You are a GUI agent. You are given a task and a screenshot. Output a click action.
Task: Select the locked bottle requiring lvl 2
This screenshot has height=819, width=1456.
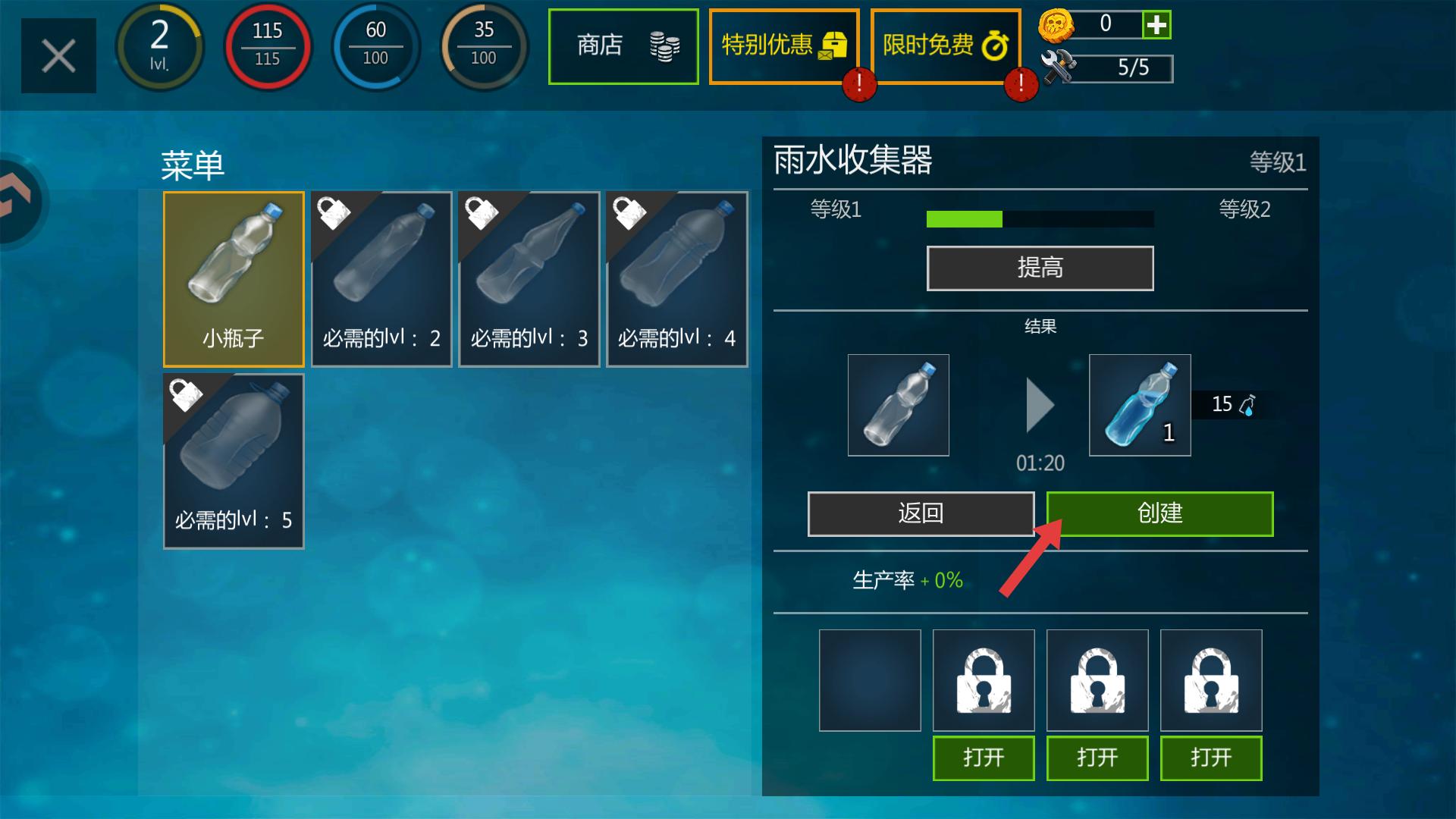pos(381,279)
